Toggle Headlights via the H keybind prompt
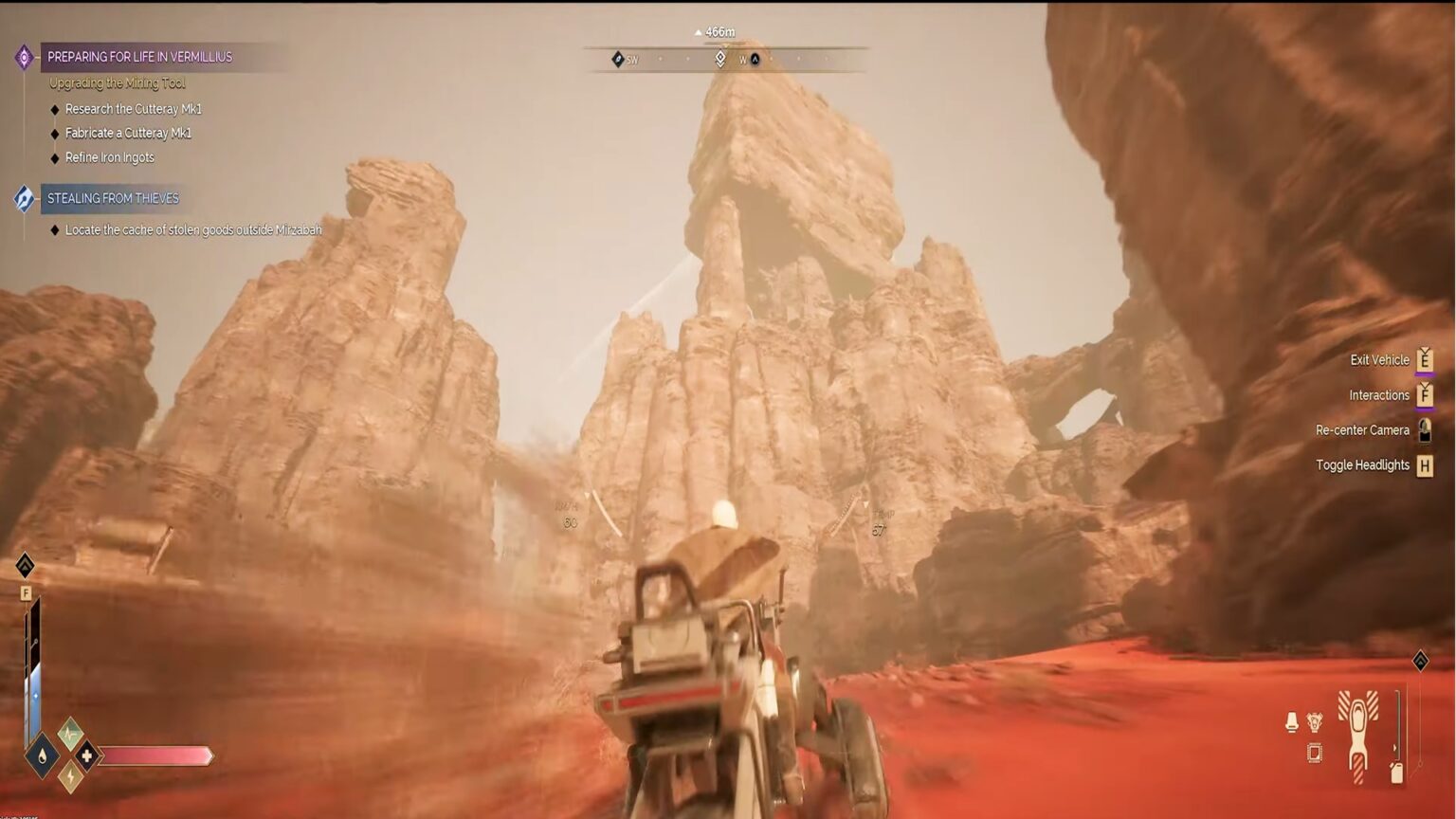The width and height of the screenshot is (1456, 819). (1426, 465)
